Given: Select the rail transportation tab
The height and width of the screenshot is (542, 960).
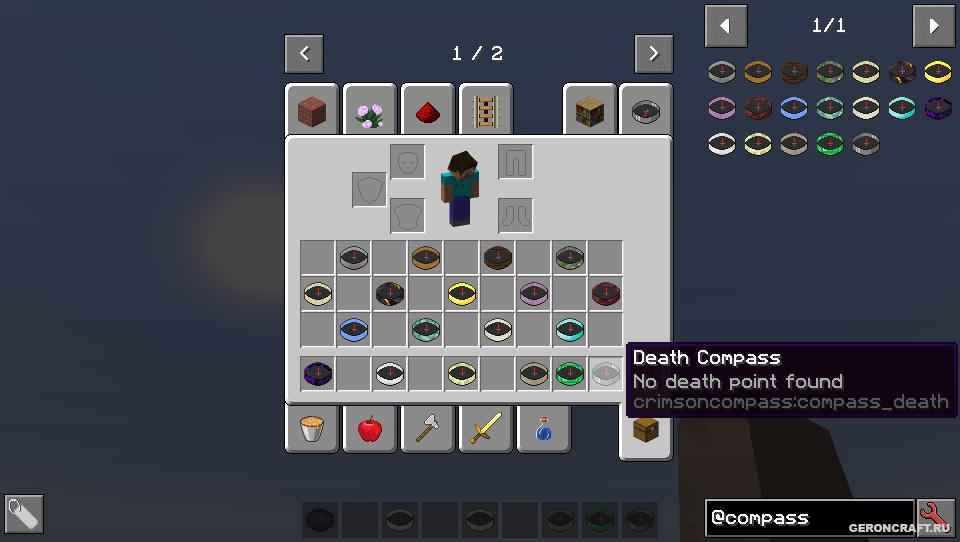Looking at the screenshot, I should click(486, 111).
